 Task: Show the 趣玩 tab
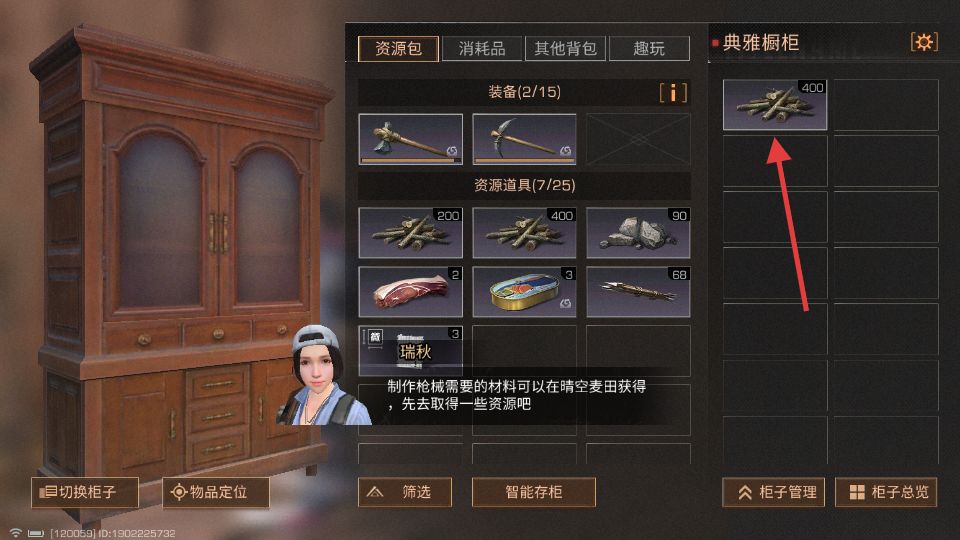pos(649,48)
